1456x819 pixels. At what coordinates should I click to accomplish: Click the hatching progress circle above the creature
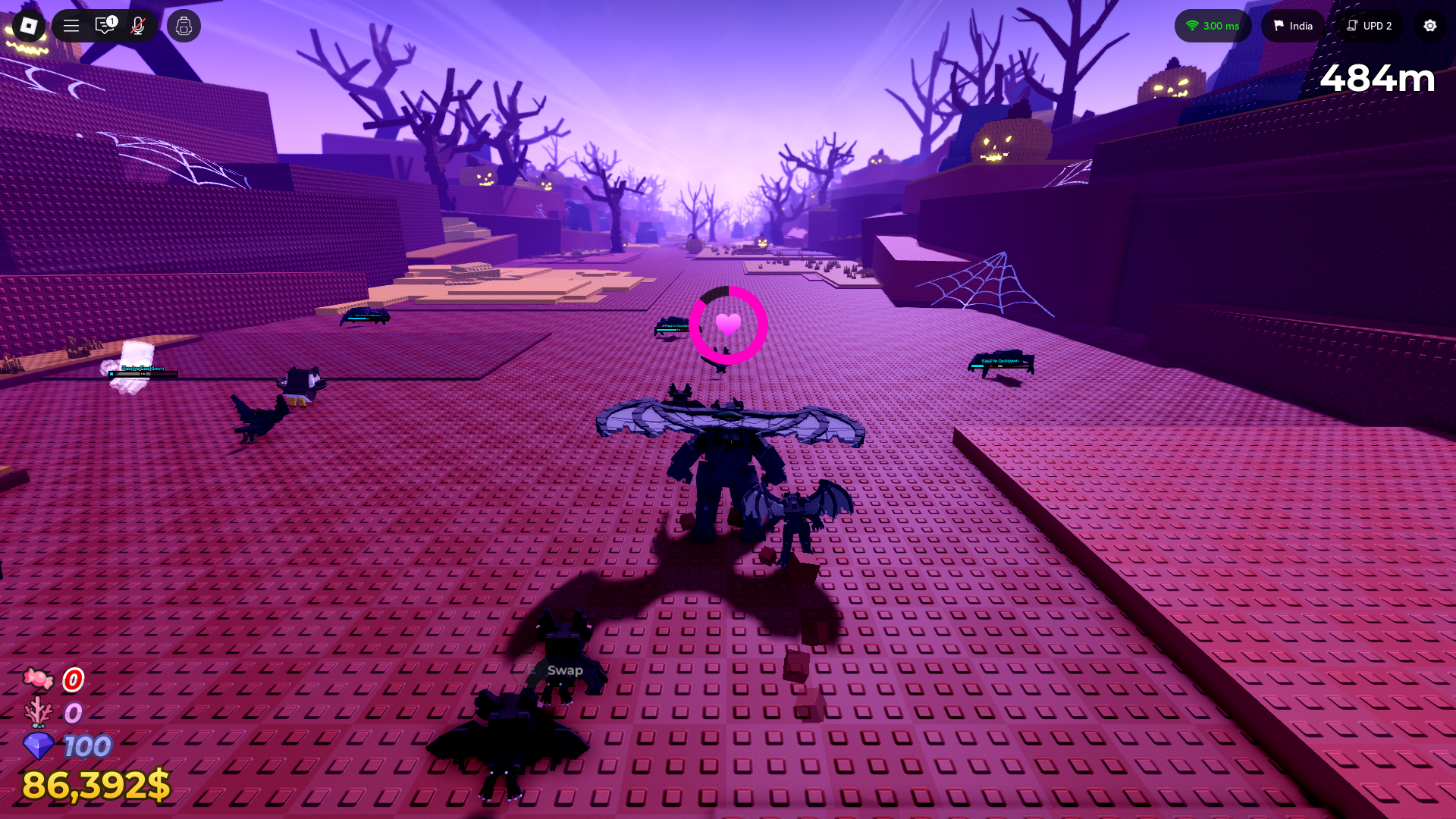coord(726,325)
